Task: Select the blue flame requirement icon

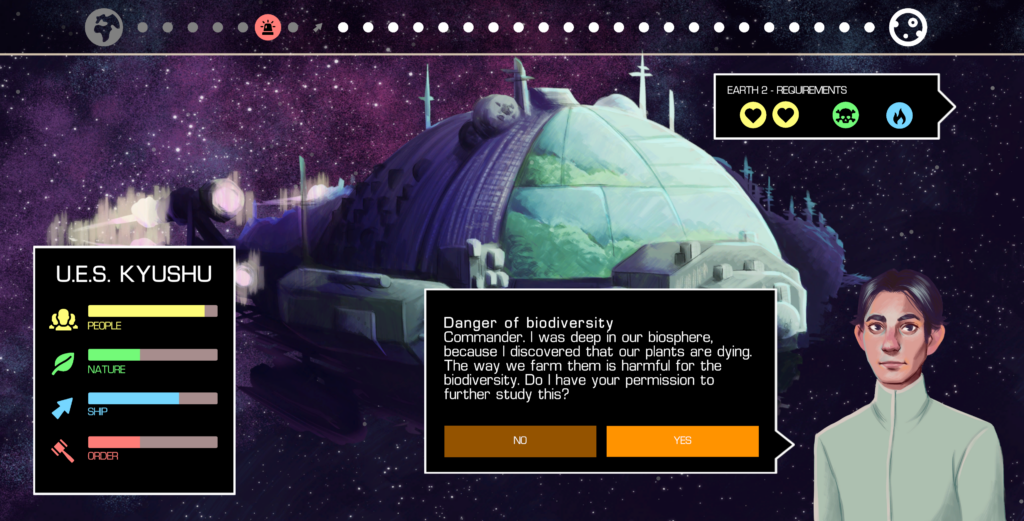Action: point(899,116)
